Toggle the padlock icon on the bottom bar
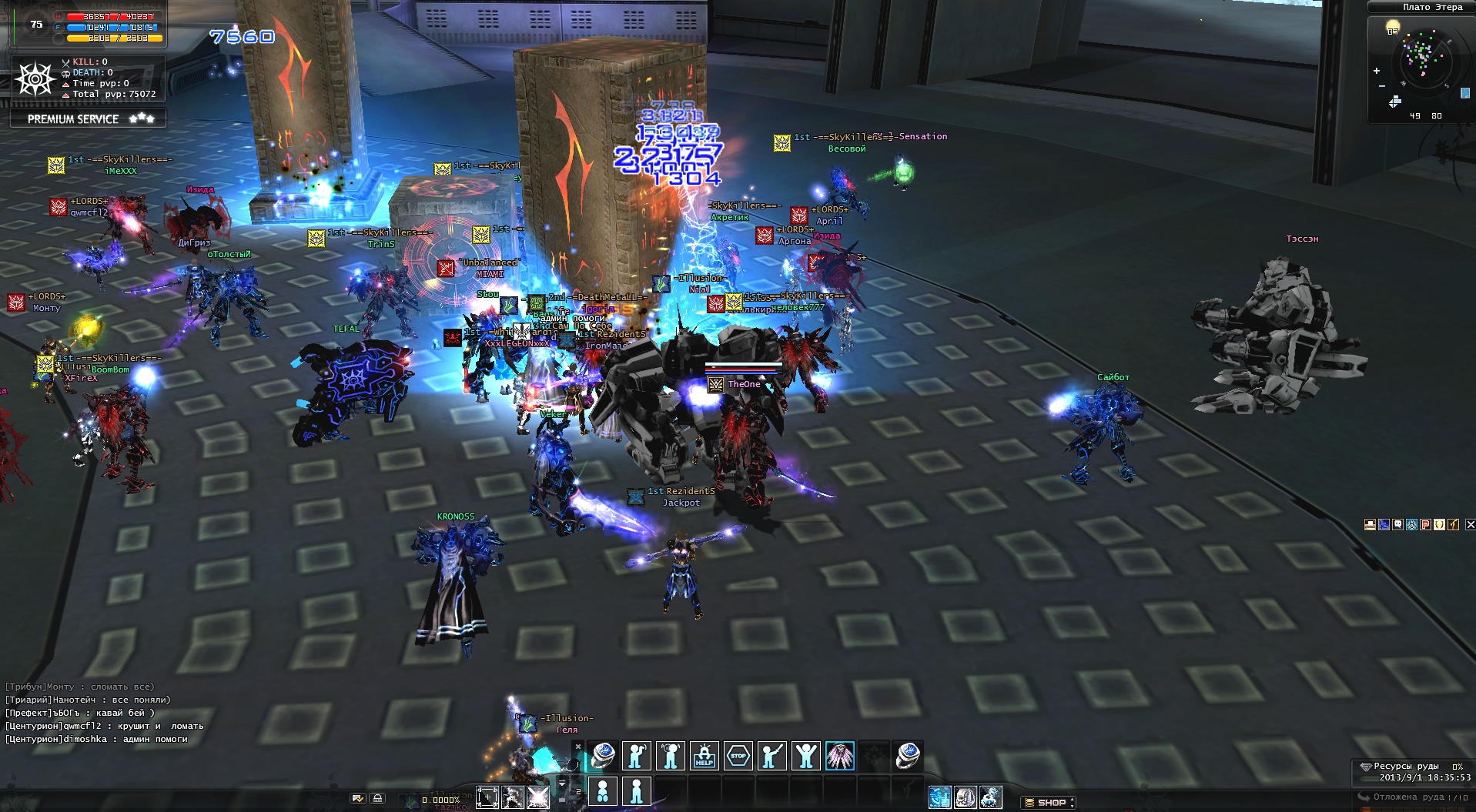Image resolution: width=1476 pixels, height=812 pixels. click(x=377, y=799)
